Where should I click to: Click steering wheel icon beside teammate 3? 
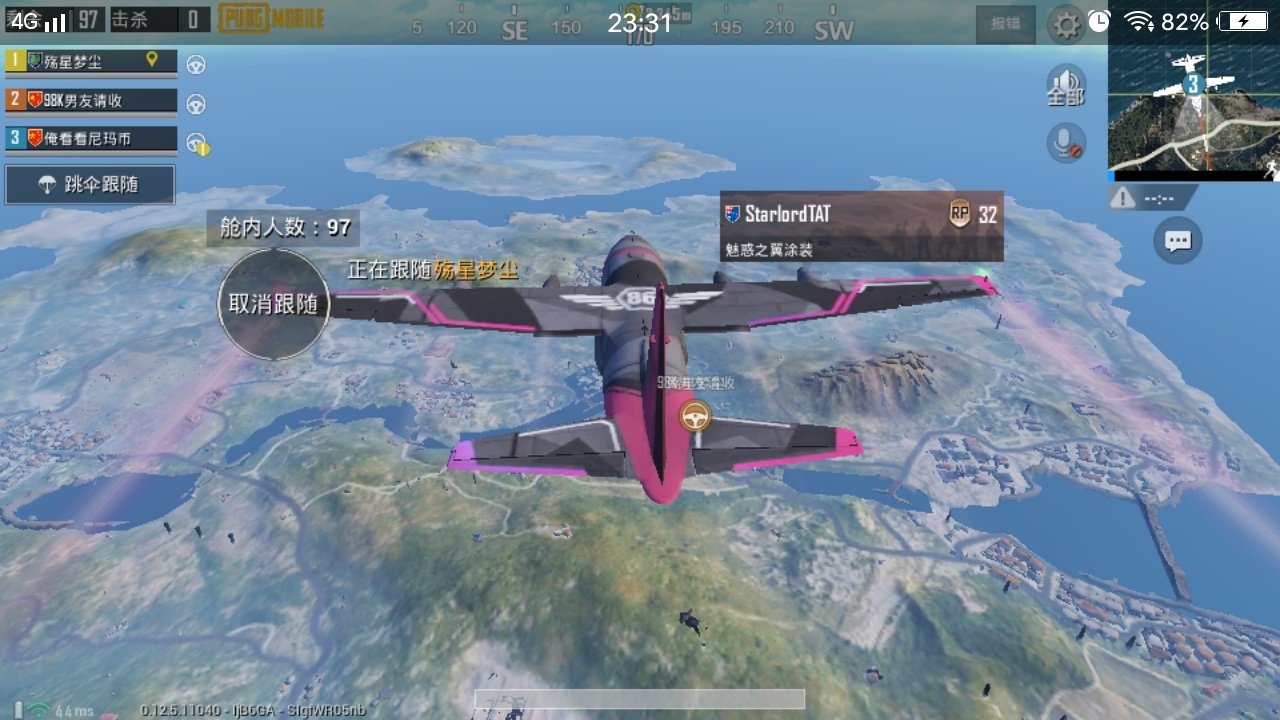tap(197, 142)
